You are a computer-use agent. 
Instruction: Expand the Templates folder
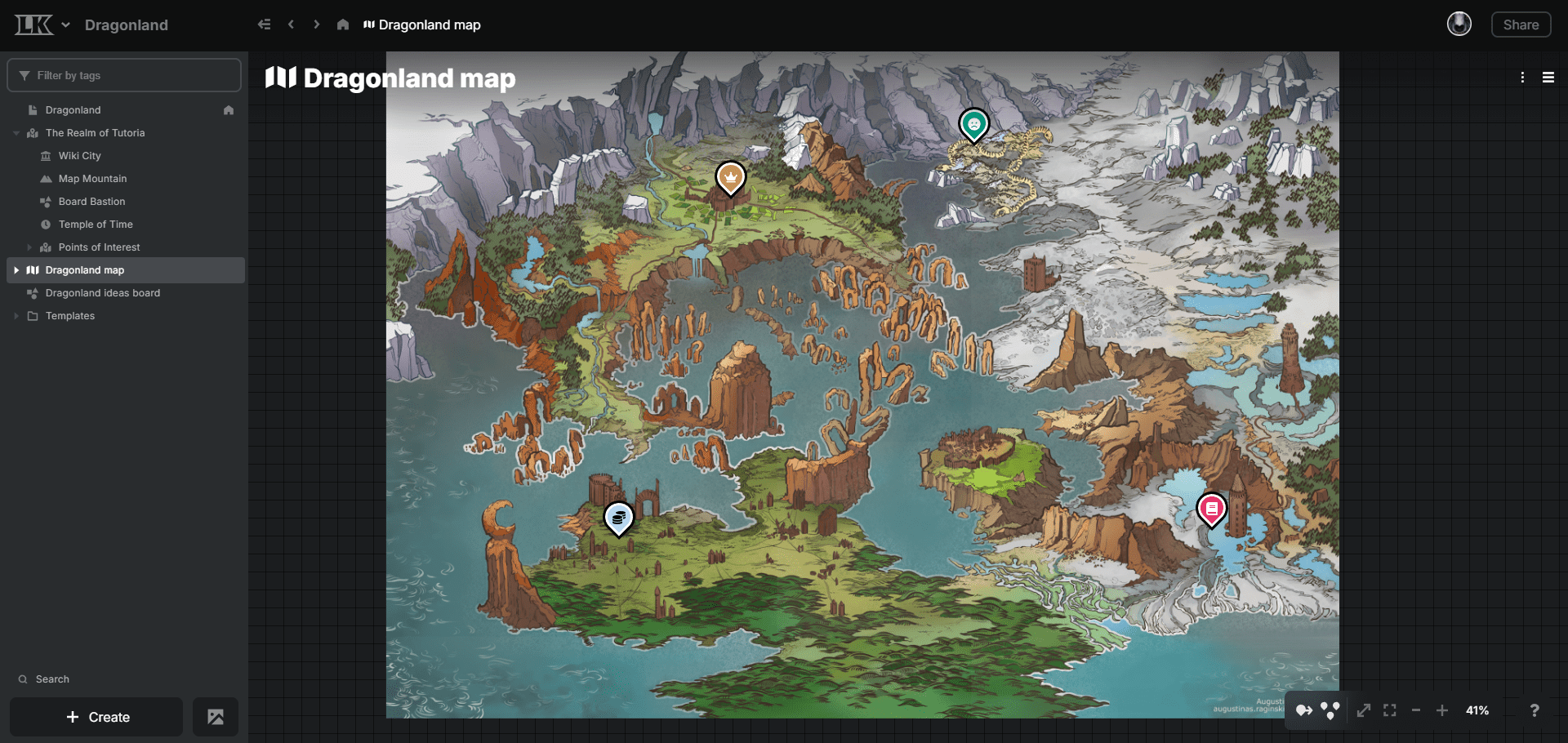click(15, 315)
